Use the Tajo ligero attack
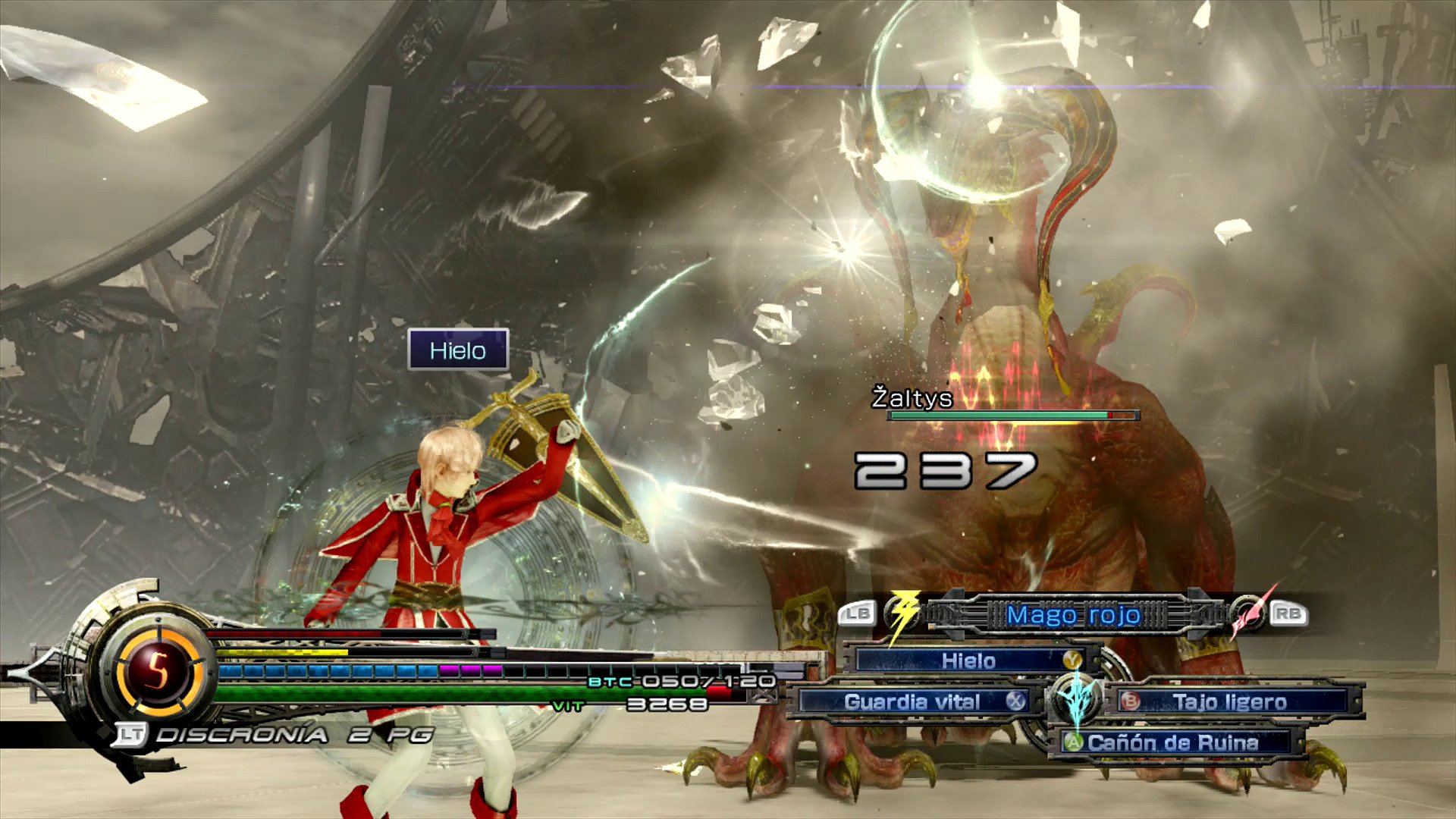The width and height of the screenshot is (1456, 819). (x=1229, y=702)
